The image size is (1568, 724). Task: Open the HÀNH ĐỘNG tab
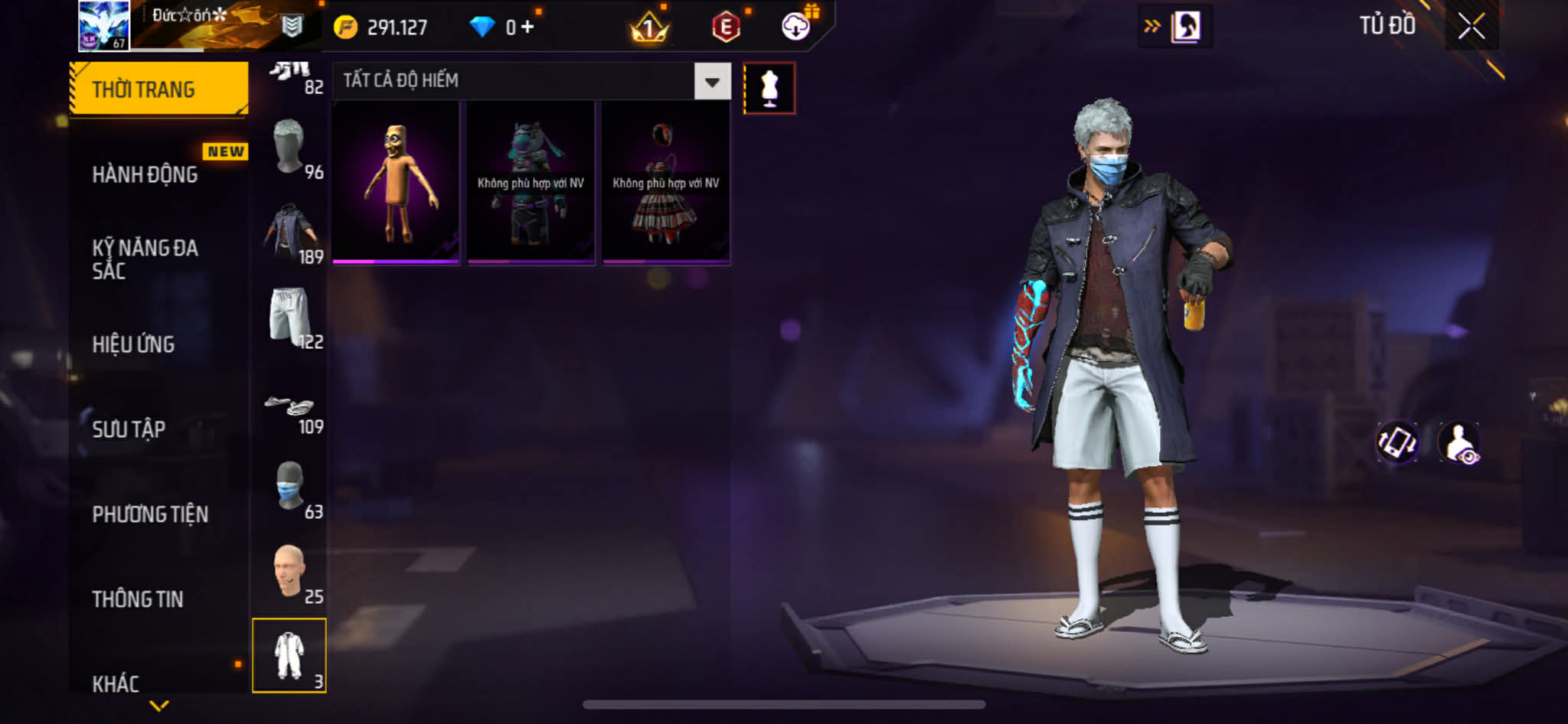pos(145,174)
